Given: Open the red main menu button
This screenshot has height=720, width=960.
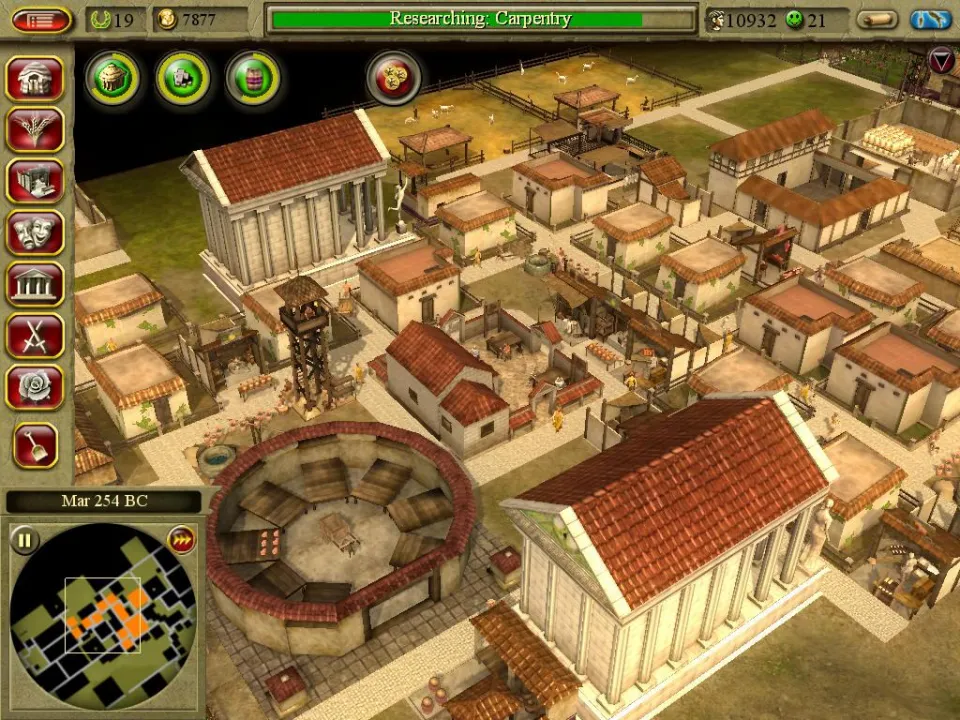Looking at the screenshot, I should point(41,20).
